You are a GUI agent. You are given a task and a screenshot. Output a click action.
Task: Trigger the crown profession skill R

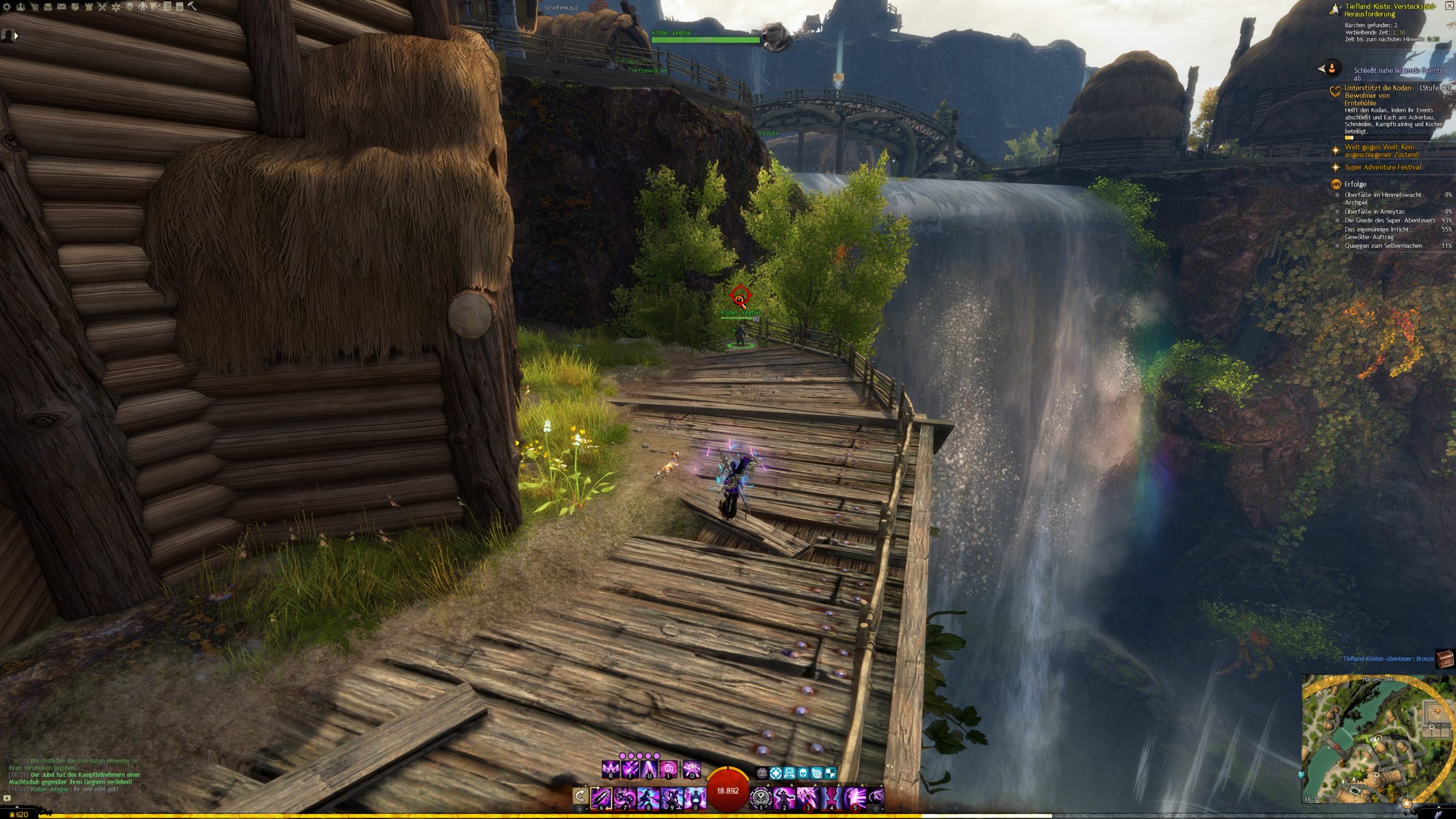pyautogui.click(x=611, y=769)
